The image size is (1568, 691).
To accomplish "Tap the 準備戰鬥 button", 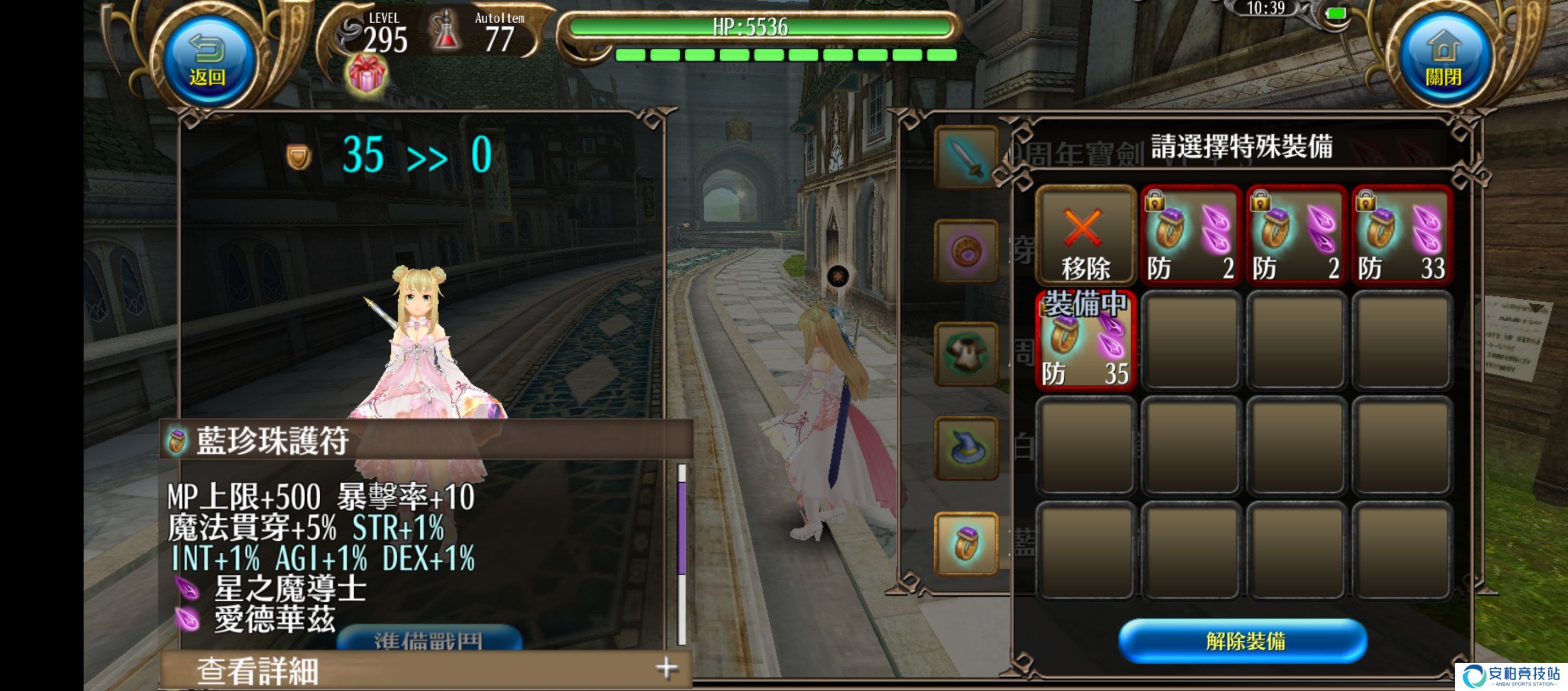I will 429,638.
